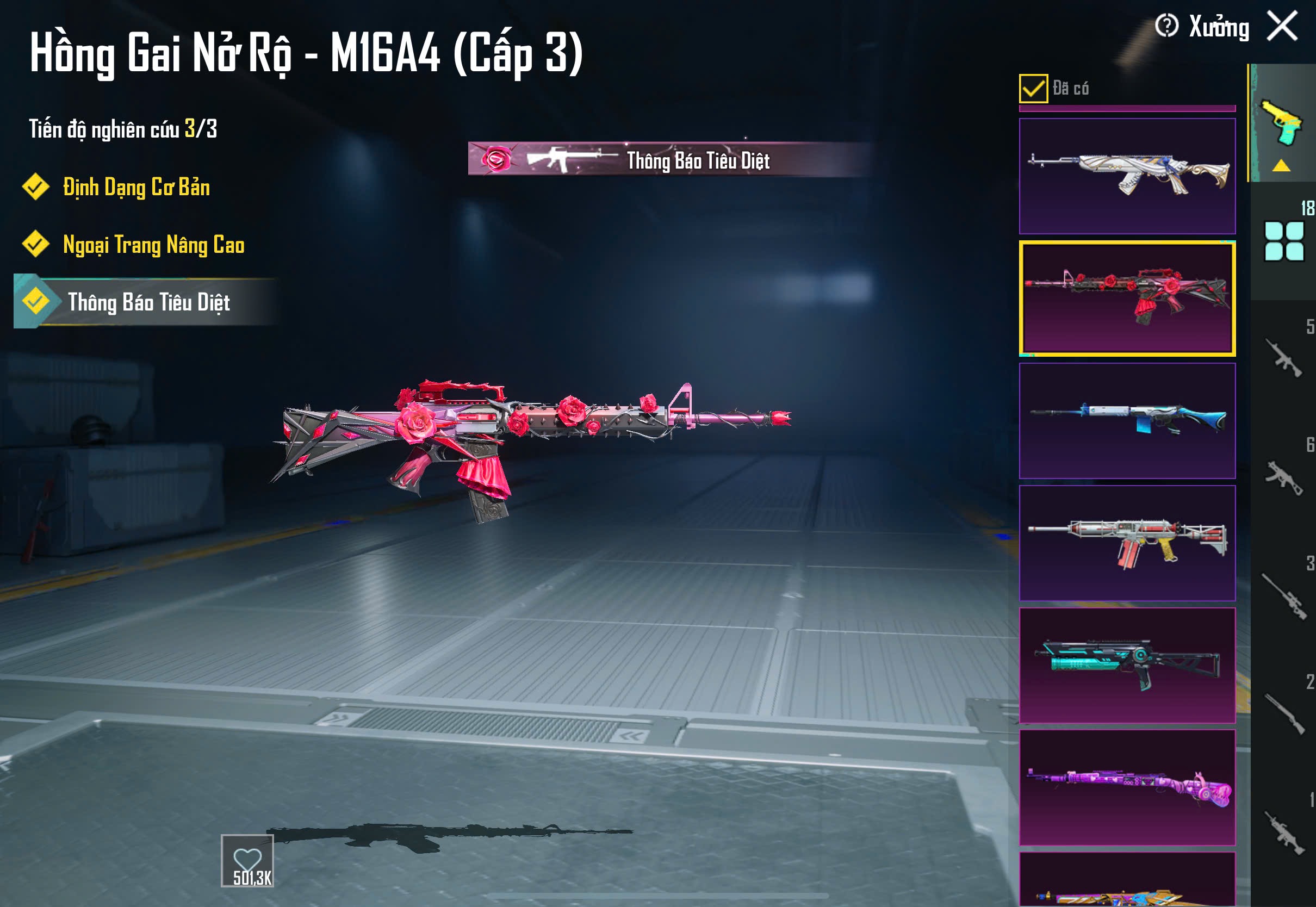This screenshot has width=1316, height=907.
Task: Switch to the light machine gun category
Action: coord(1283,833)
